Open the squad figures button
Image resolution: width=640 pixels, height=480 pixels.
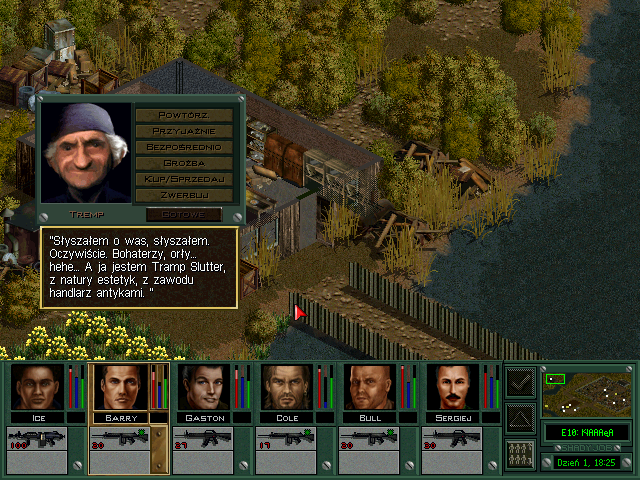(x=520, y=452)
